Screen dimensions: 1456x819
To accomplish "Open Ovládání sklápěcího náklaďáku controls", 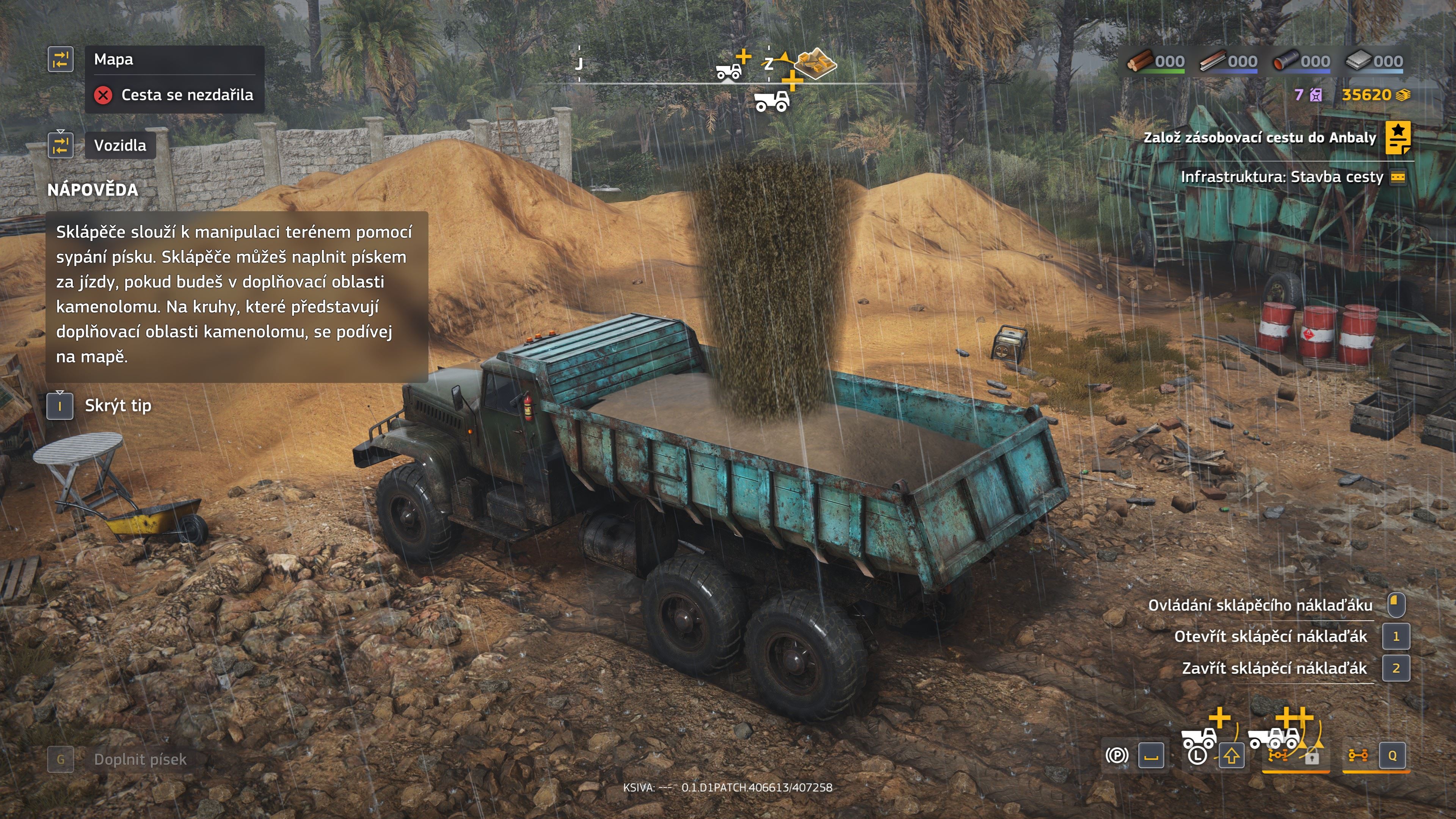I will coord(1260,606).
